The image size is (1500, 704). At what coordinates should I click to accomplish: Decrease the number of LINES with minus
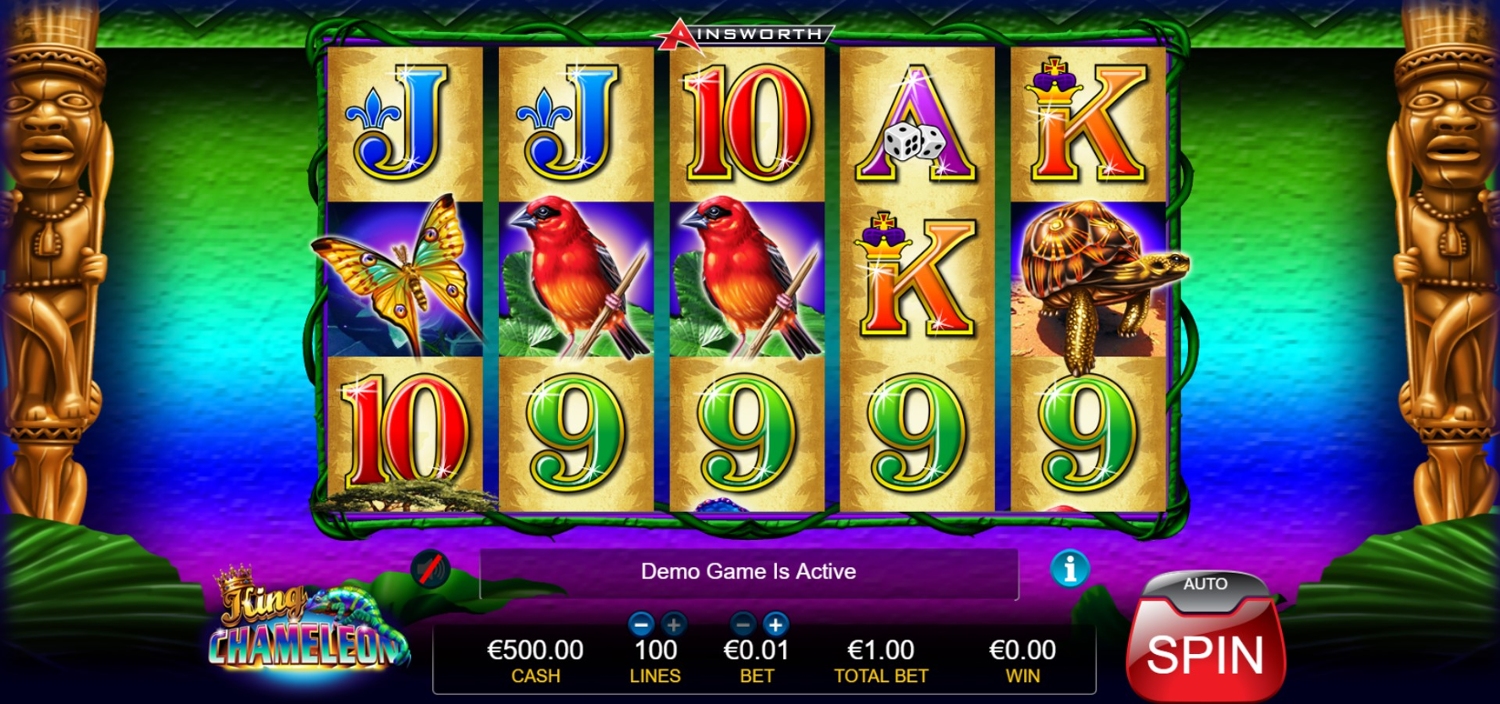(642, 624)
